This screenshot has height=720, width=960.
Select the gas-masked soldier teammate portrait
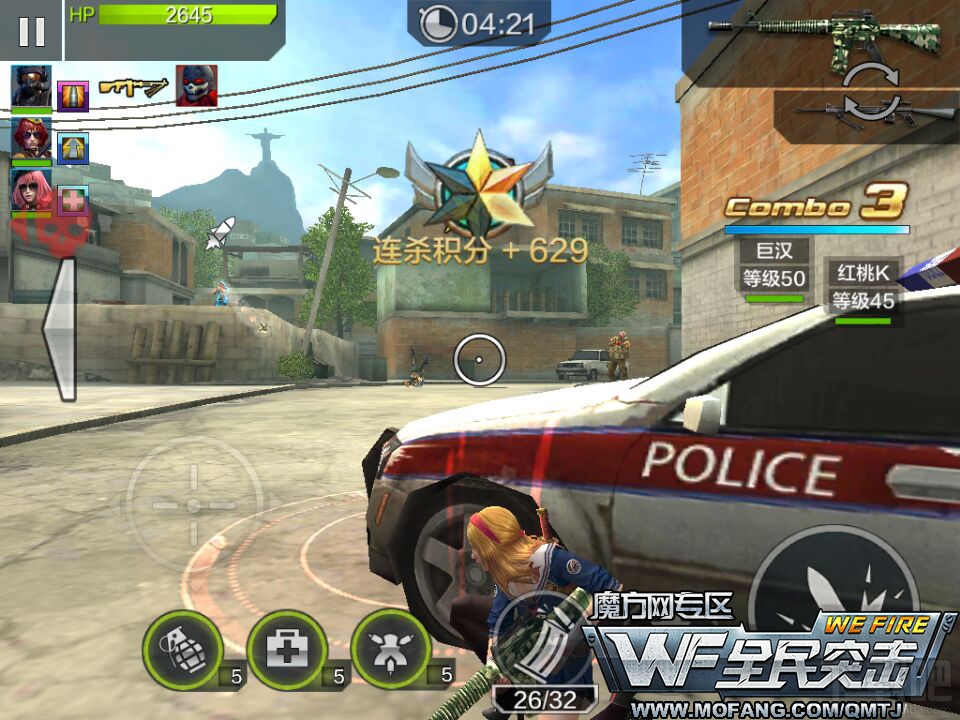31,87
